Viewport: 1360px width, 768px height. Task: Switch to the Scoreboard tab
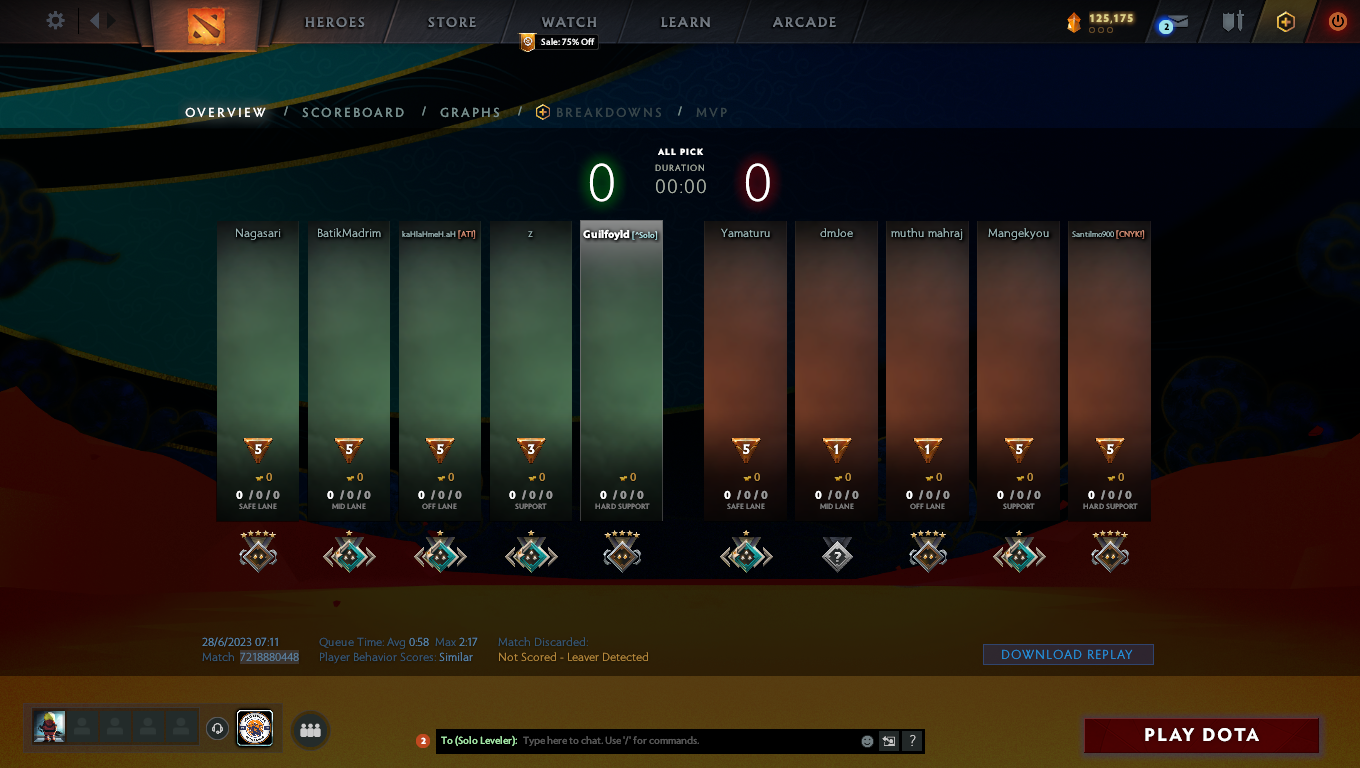click(354, 112)
